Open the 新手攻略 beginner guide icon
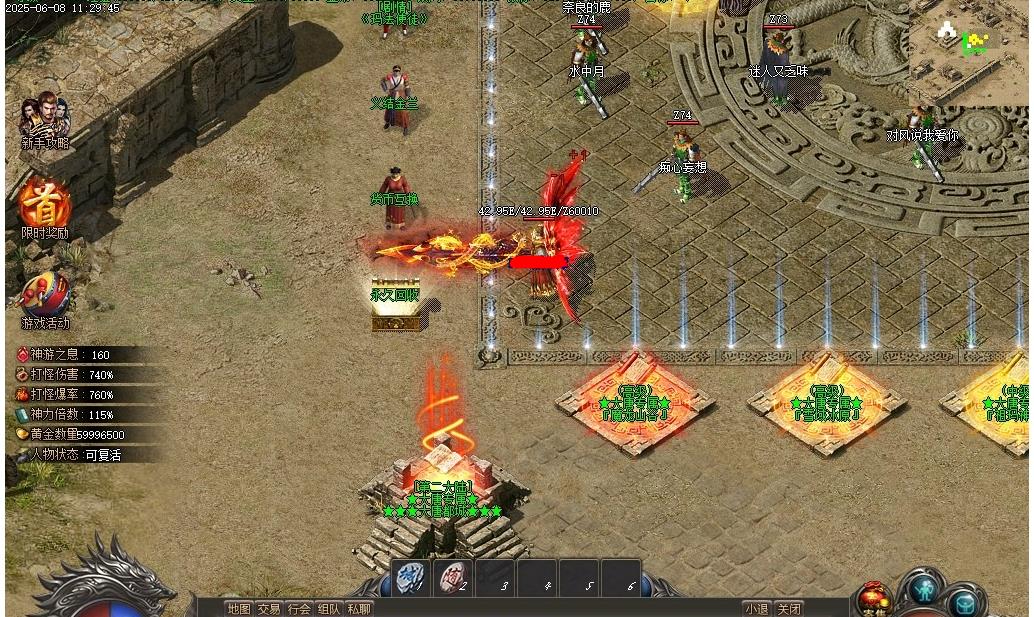 pyautogui.click(x=45, y=117)
